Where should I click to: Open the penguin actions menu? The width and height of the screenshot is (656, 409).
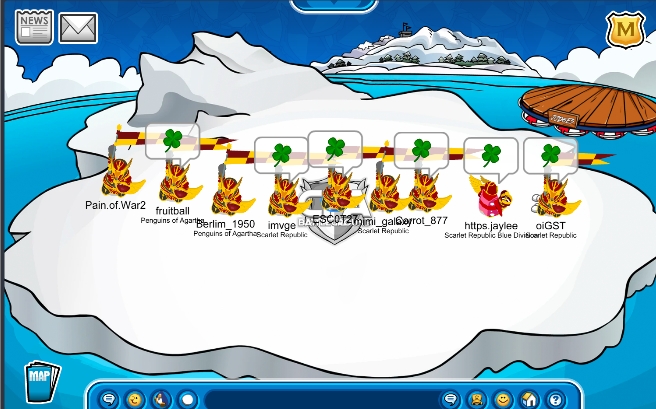coord(160,399)
